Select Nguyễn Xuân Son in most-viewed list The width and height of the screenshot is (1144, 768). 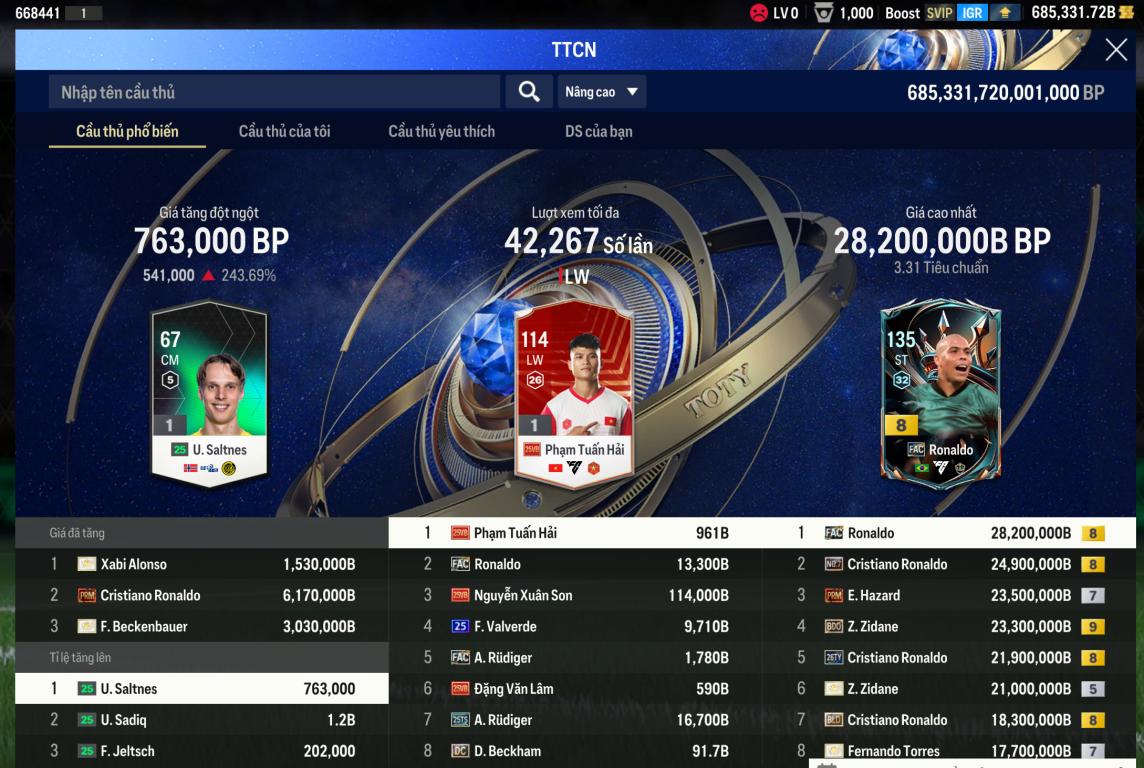click(575, 595)
